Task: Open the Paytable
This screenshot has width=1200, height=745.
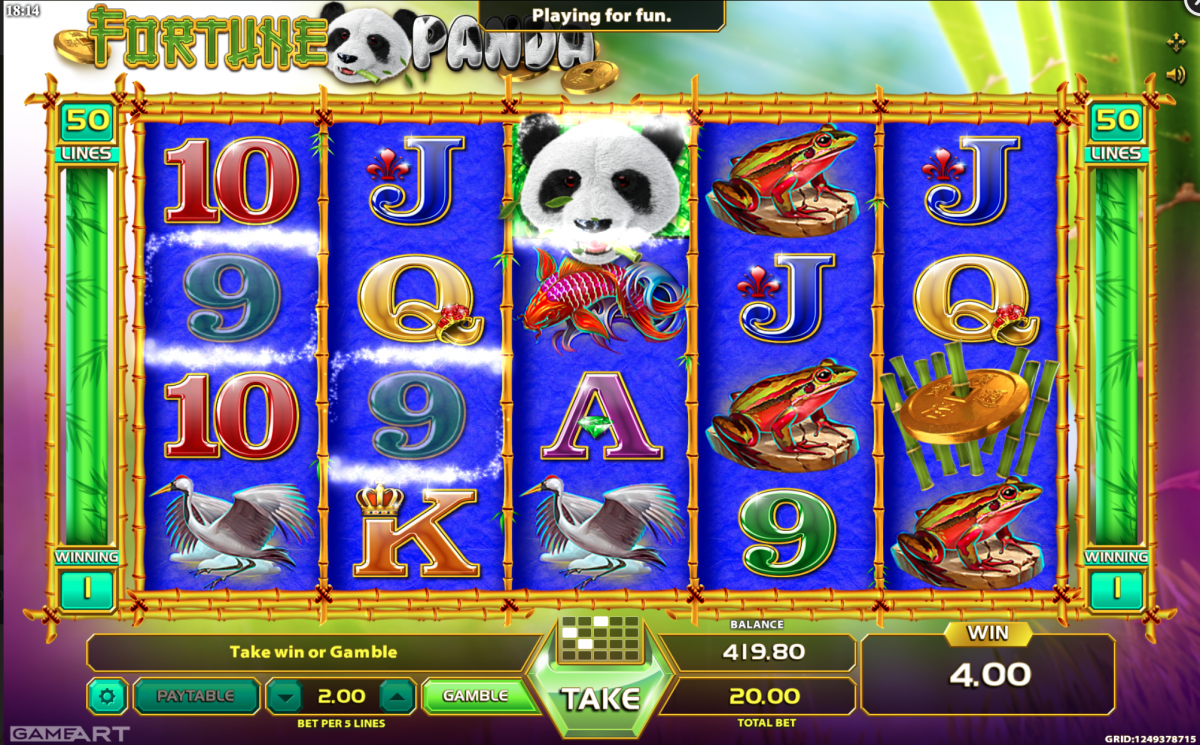Action: (196, 696)
